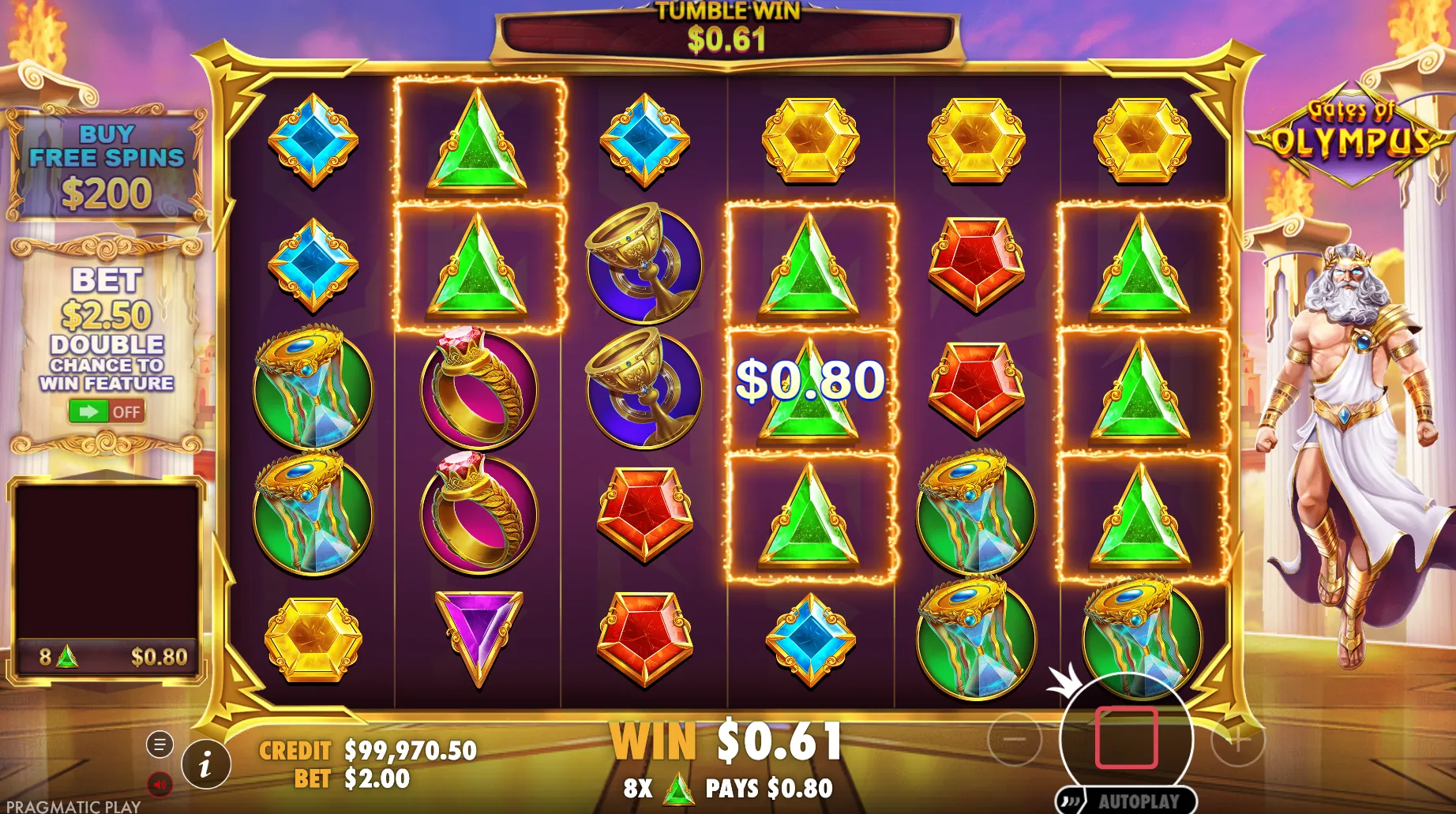1456x814 pixels.
Task: Open the Autoplay options
Action: (1127, 801)
